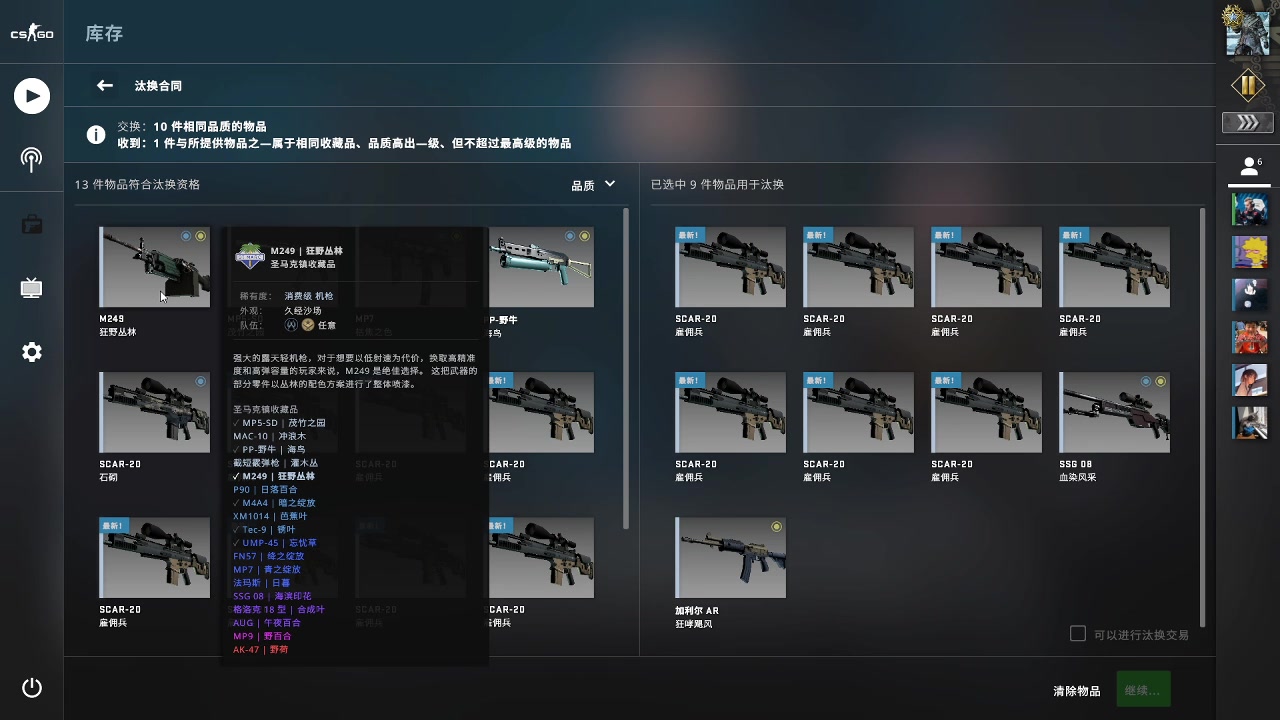Open the inventory briefcase icon
Screen dimensions: 1280x720
(31, 223)
